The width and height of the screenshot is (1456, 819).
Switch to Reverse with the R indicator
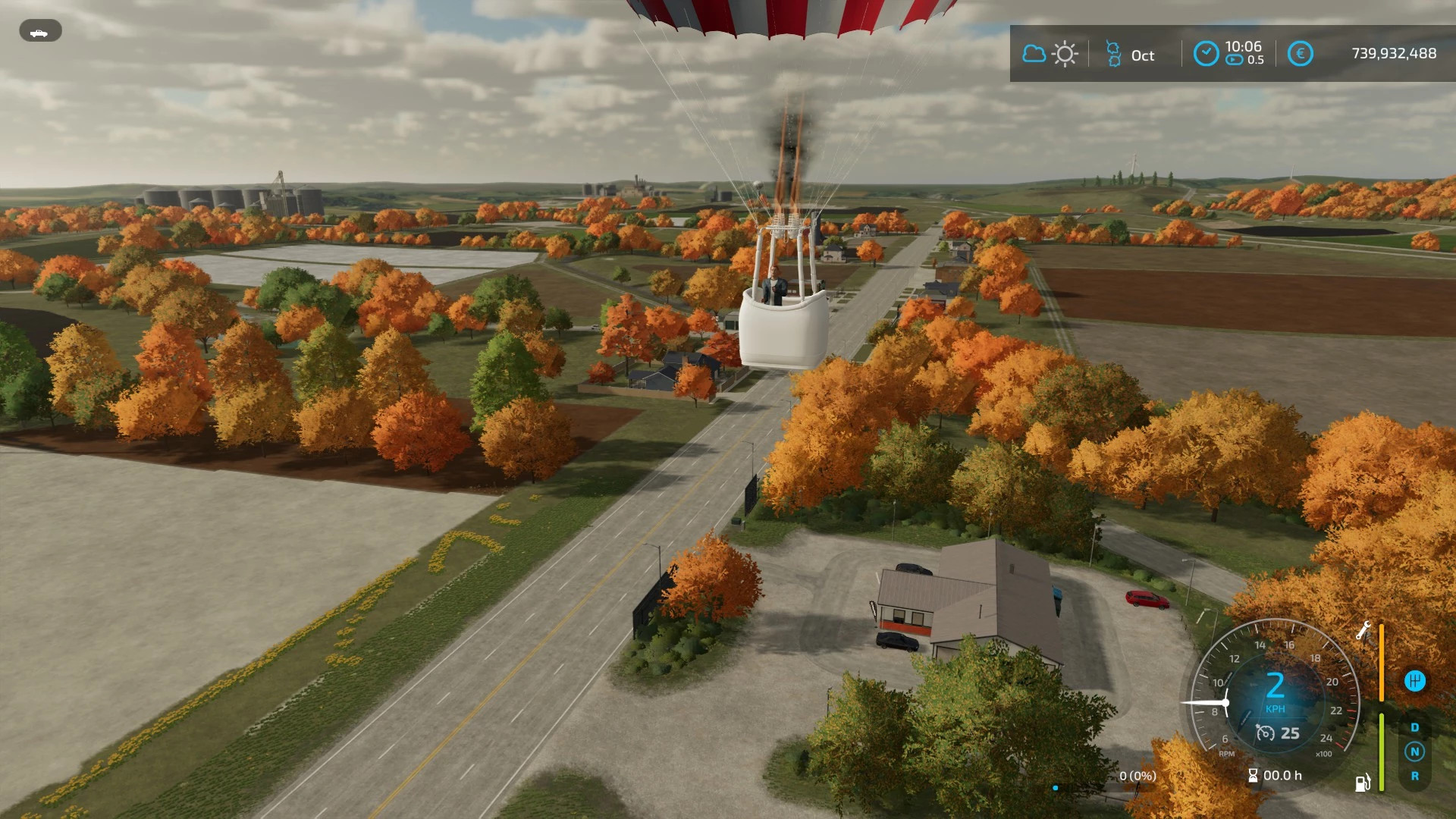point(1414,776)
